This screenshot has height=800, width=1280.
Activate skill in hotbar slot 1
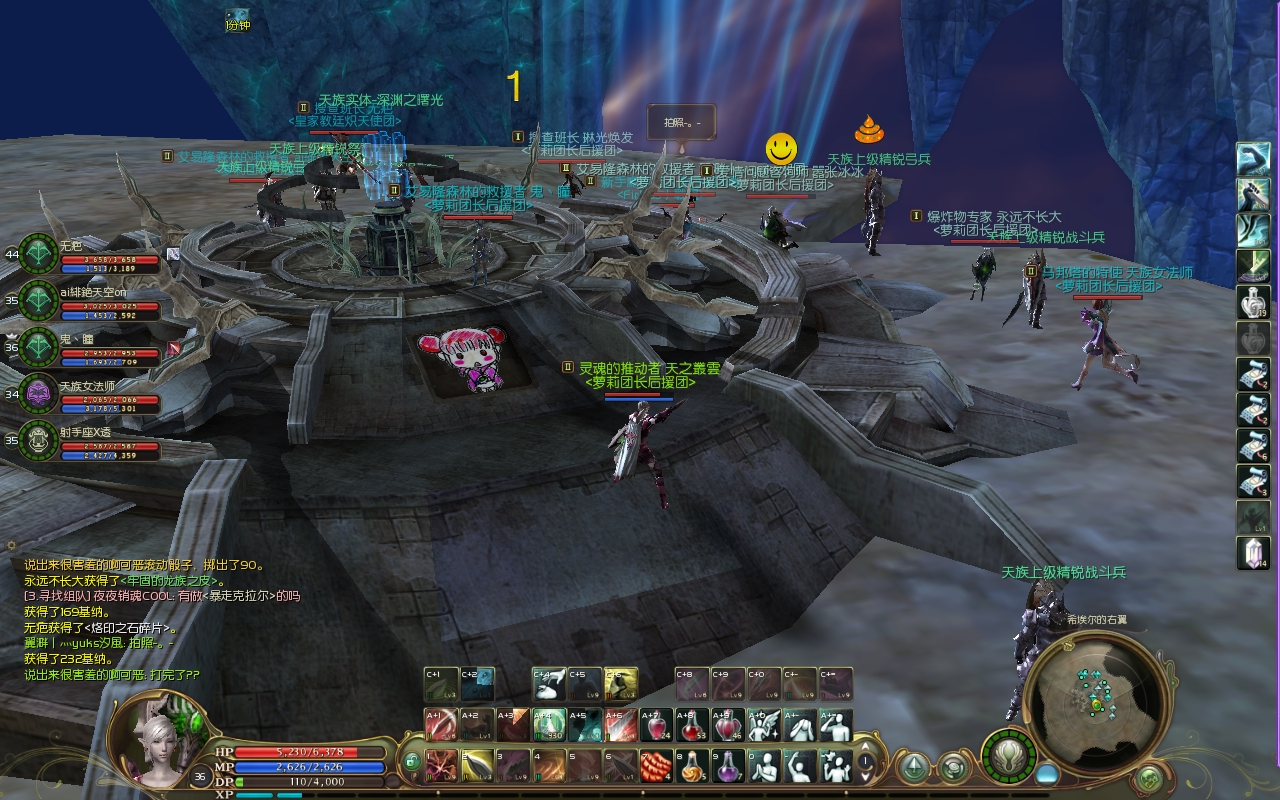(441, 766)
